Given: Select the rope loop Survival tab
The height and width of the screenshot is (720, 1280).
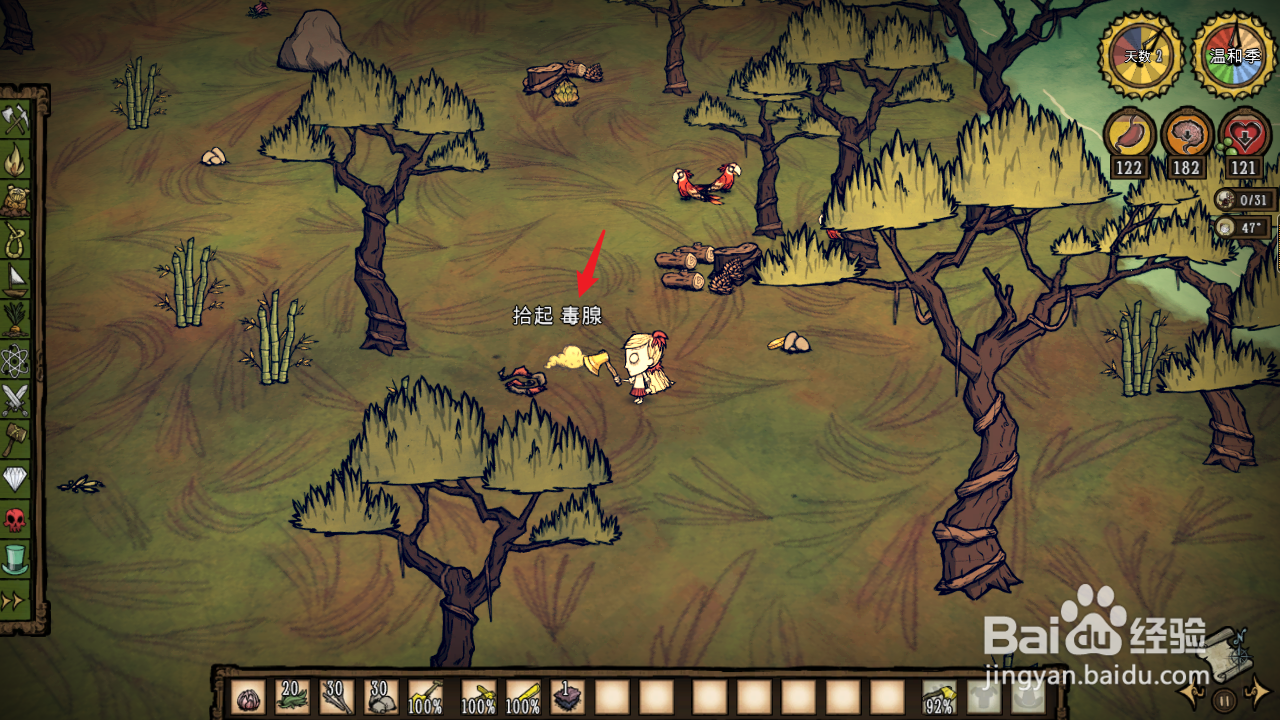Looking at the screenshot, I should click(17, 239).
